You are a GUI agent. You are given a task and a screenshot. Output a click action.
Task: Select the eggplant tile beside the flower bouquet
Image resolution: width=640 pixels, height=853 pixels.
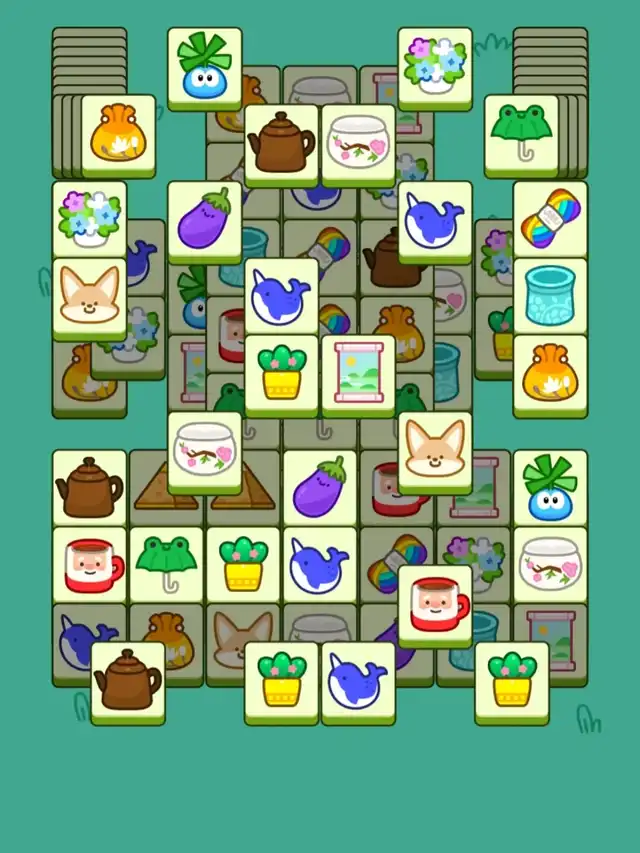(x=205, y=219)
